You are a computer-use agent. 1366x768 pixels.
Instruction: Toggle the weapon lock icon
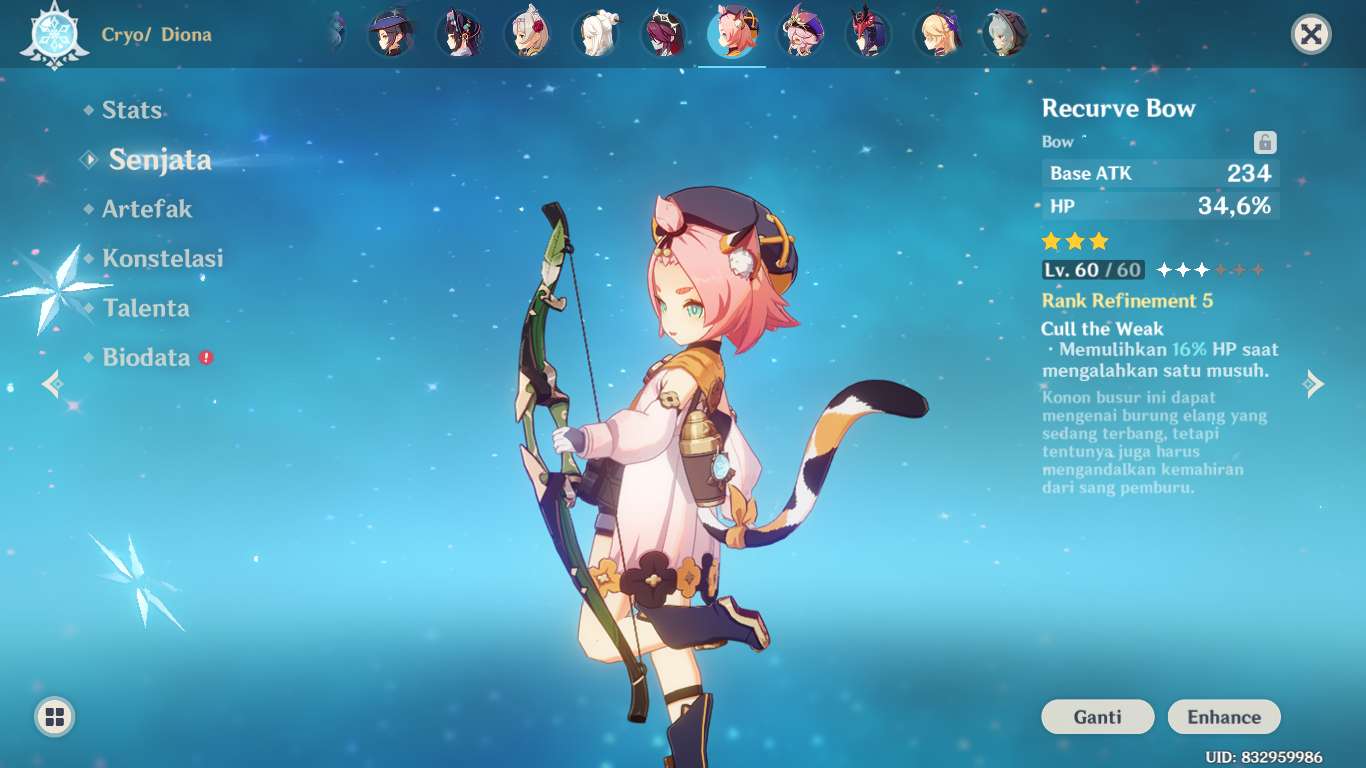1264,142
